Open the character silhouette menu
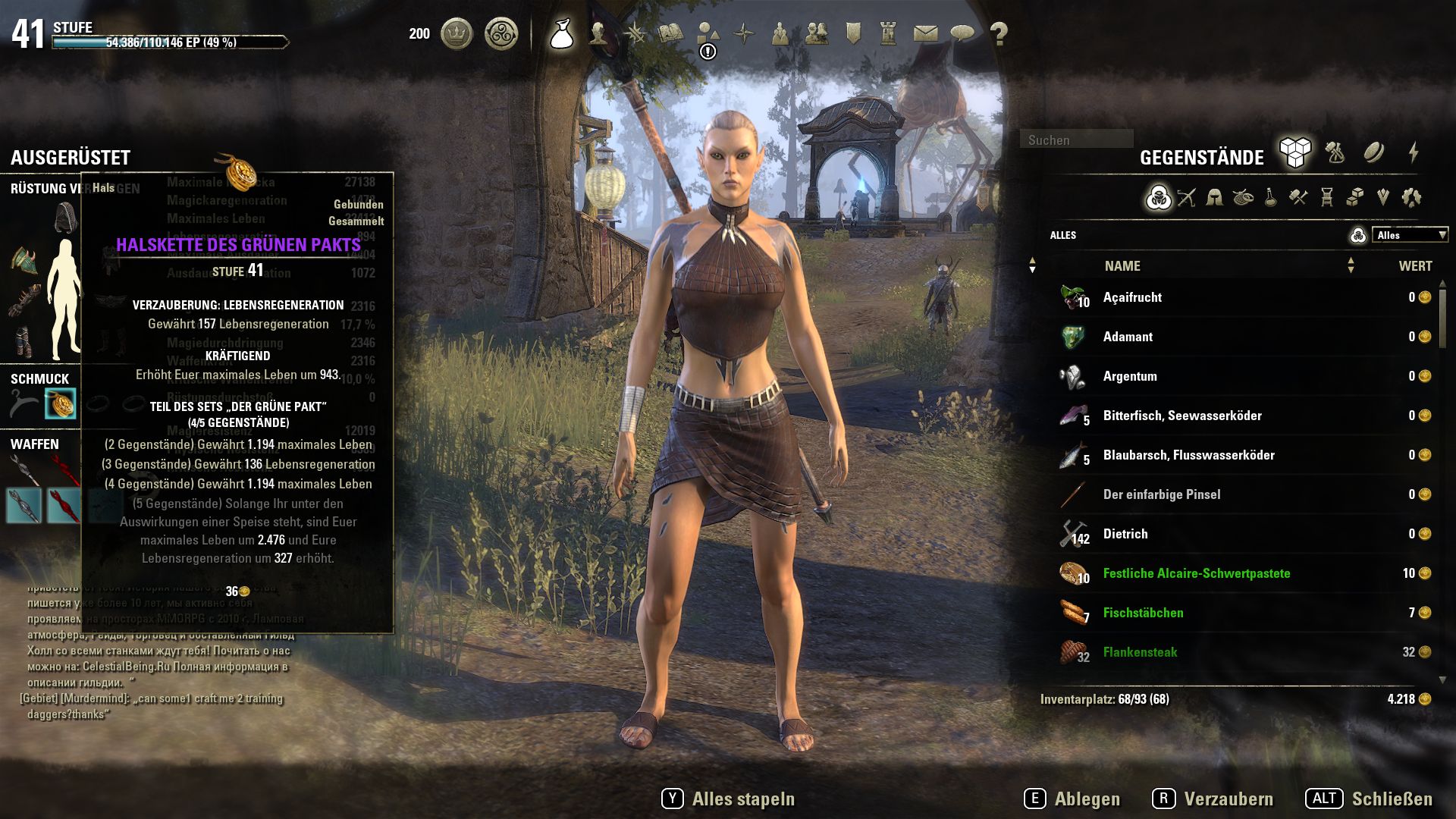 pos(598,33)
